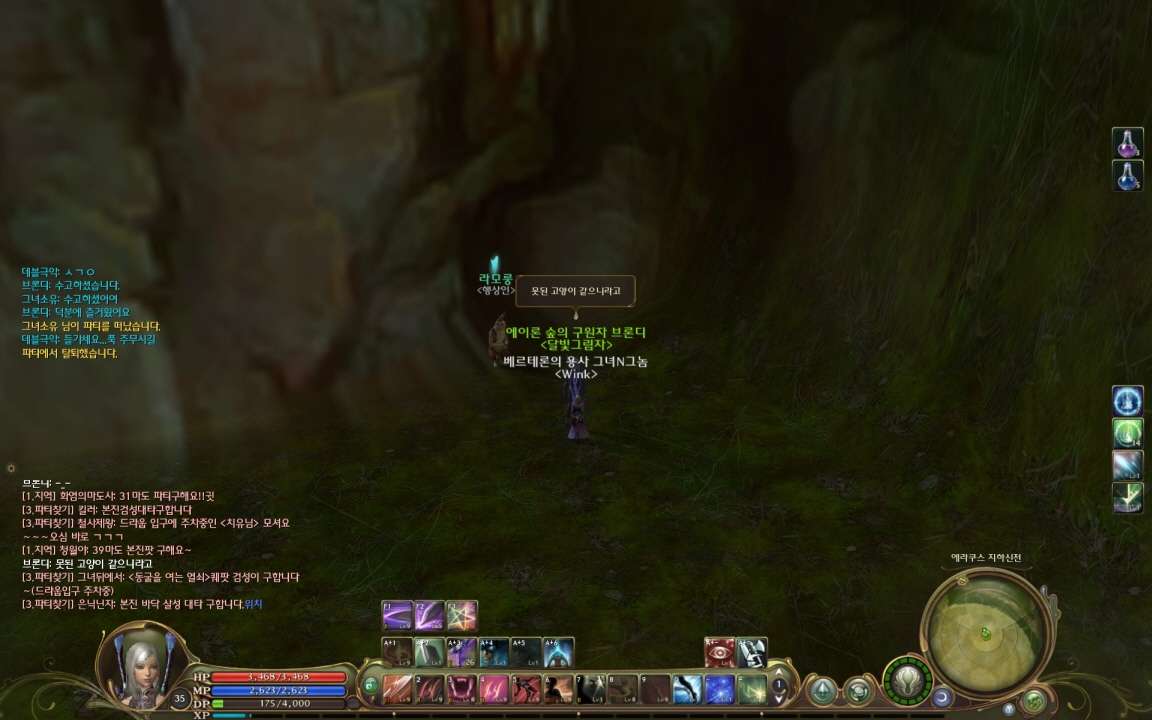Open the green round menu button below minimap
The height and width of the screenshot is (720, 1152).
click(1034, 699)
